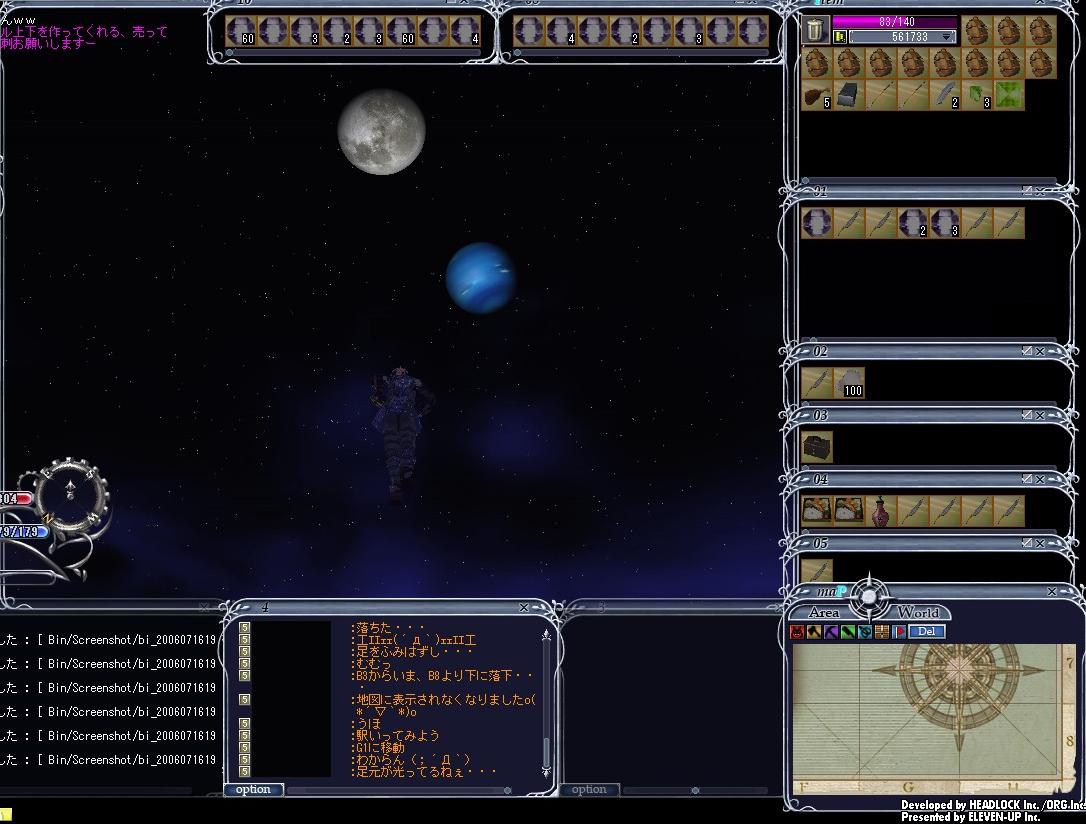Close the 02 container window

coord(1040,351)
